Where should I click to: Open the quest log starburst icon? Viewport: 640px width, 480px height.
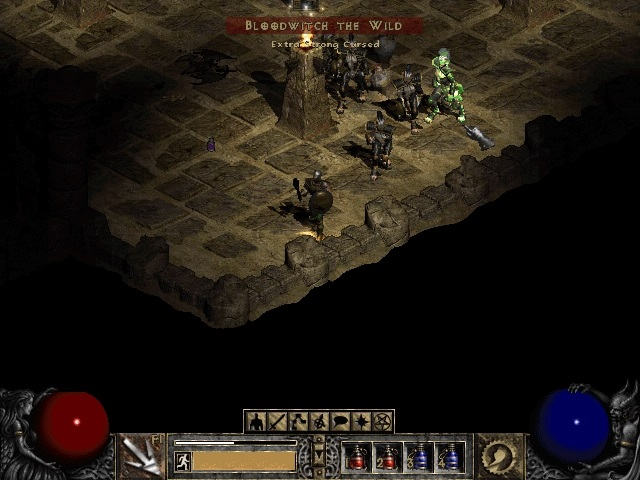(x=361, y=421)
